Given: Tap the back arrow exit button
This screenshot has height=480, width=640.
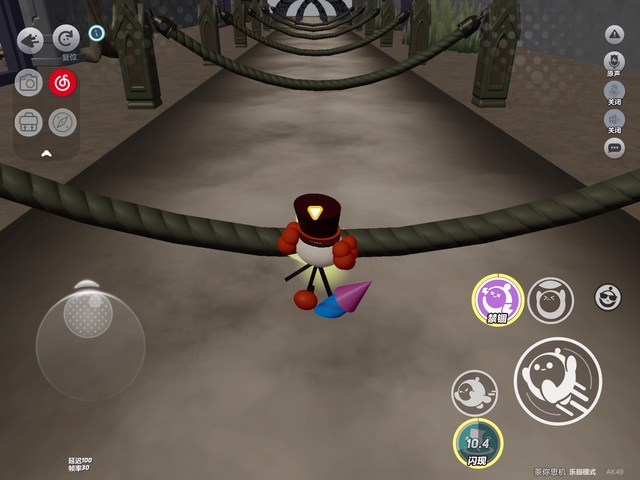Looking at the screenshot, I should click(x=30, y=40).
